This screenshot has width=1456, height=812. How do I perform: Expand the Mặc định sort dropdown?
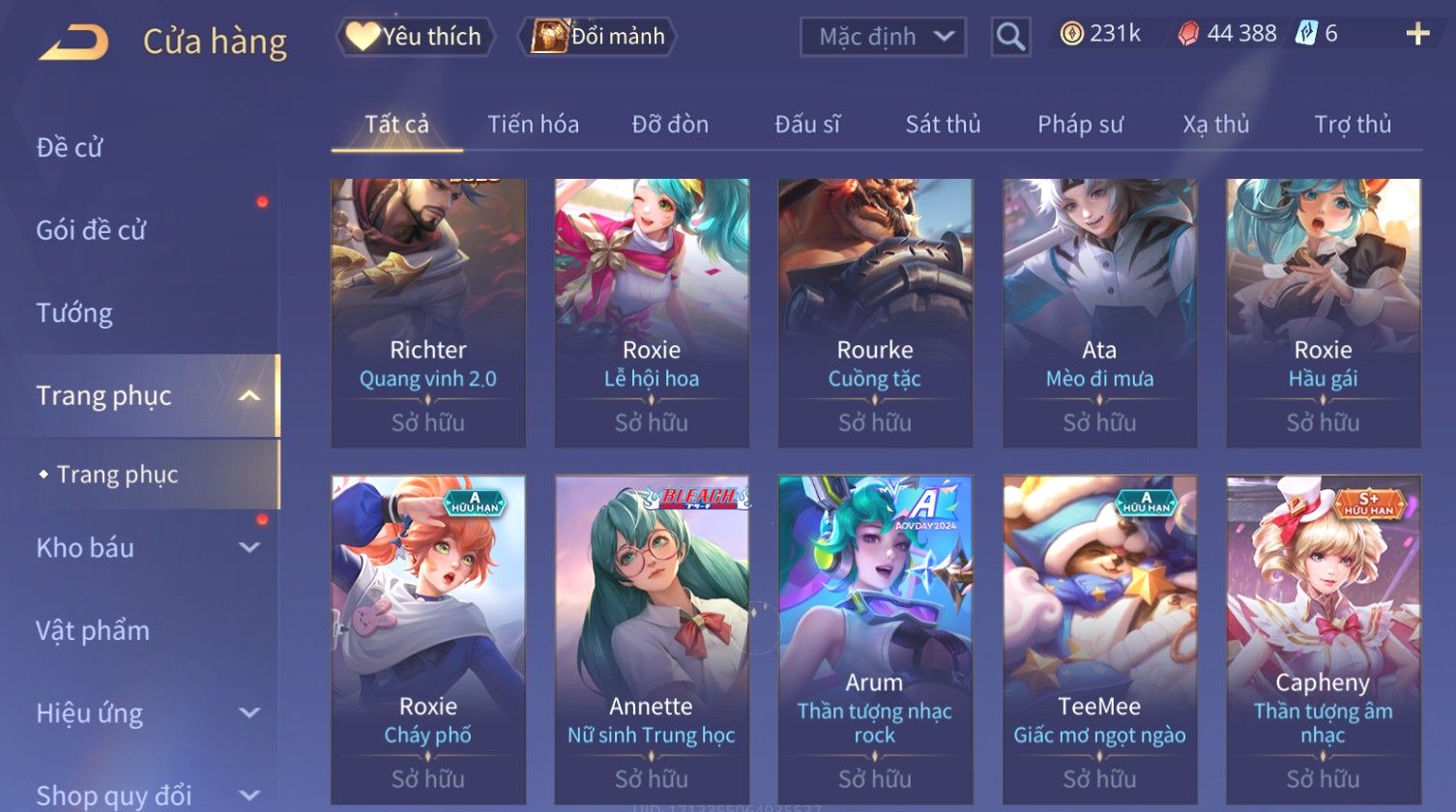(x=884, y=37)
